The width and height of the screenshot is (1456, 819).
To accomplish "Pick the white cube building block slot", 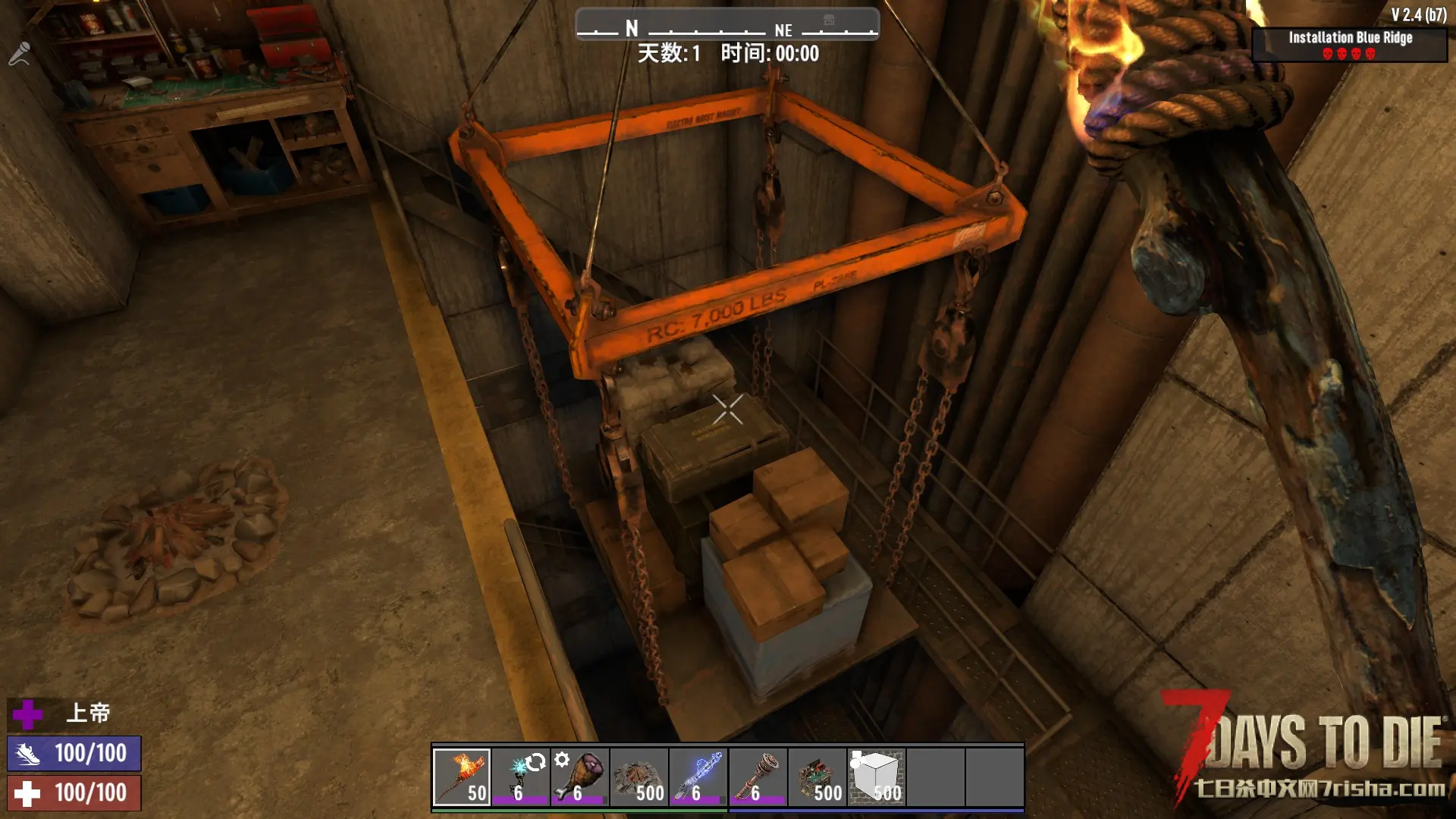I will coord(876,777).
